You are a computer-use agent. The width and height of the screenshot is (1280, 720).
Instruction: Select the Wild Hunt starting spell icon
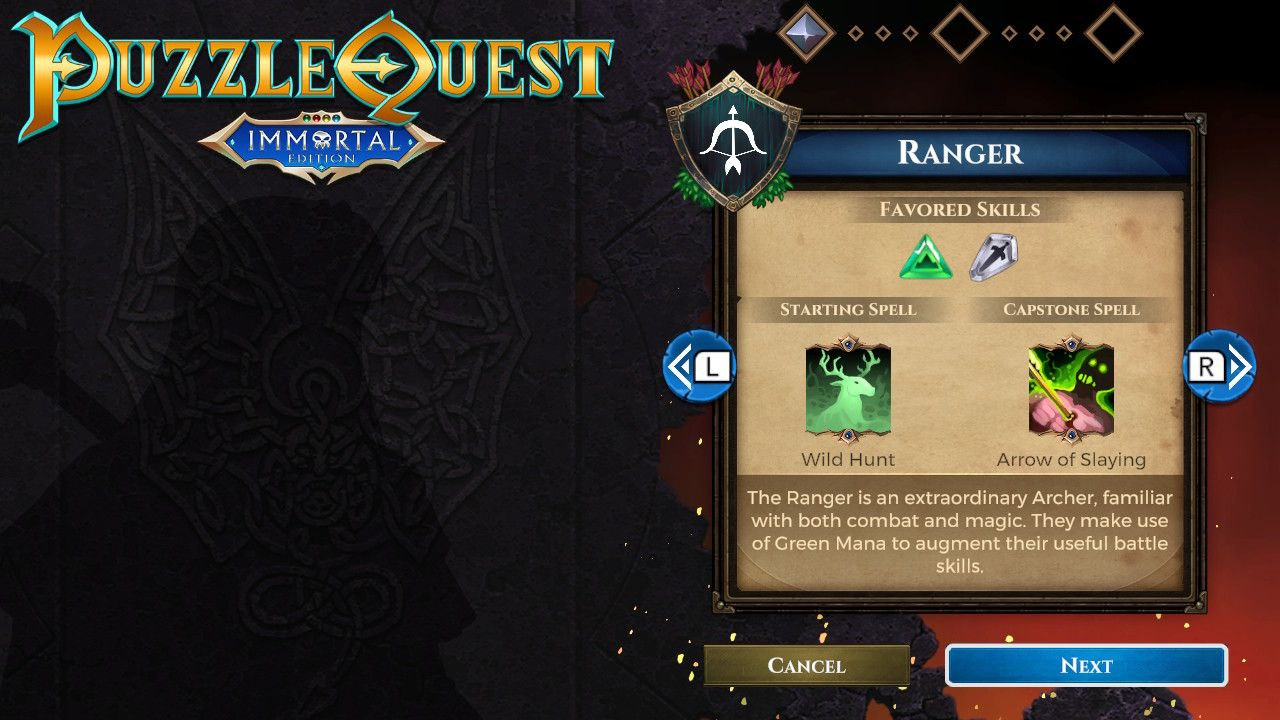click(x=848, y=392)
